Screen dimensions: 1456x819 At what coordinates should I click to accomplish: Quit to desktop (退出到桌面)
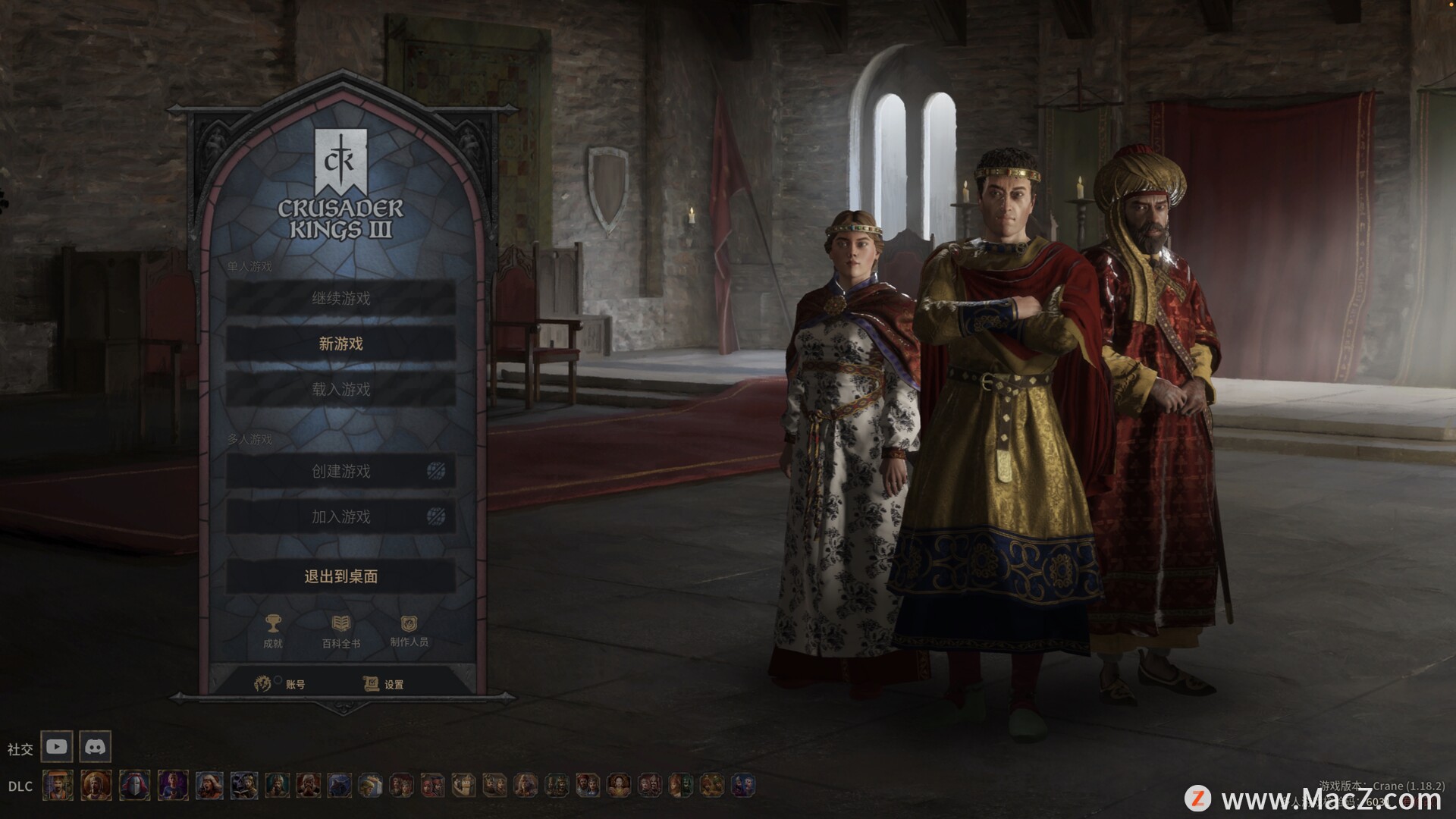[340, 576]
